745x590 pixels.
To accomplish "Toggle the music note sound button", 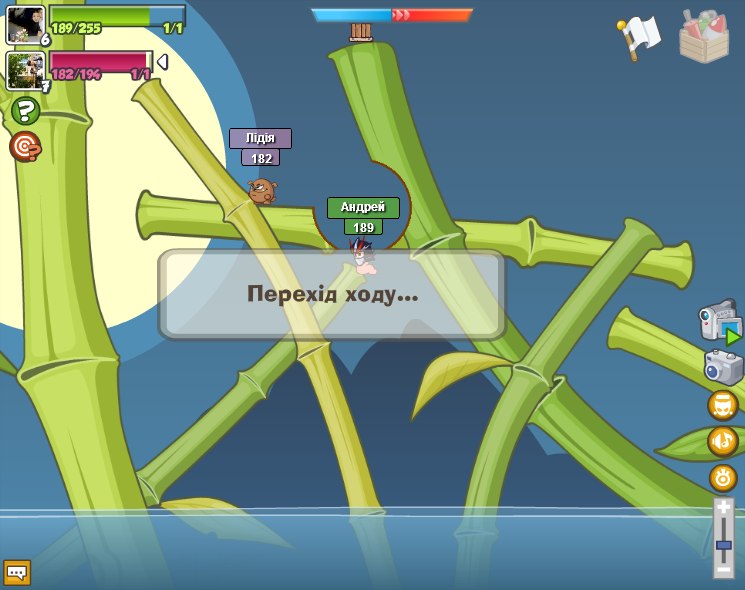I will pos(722,441).
